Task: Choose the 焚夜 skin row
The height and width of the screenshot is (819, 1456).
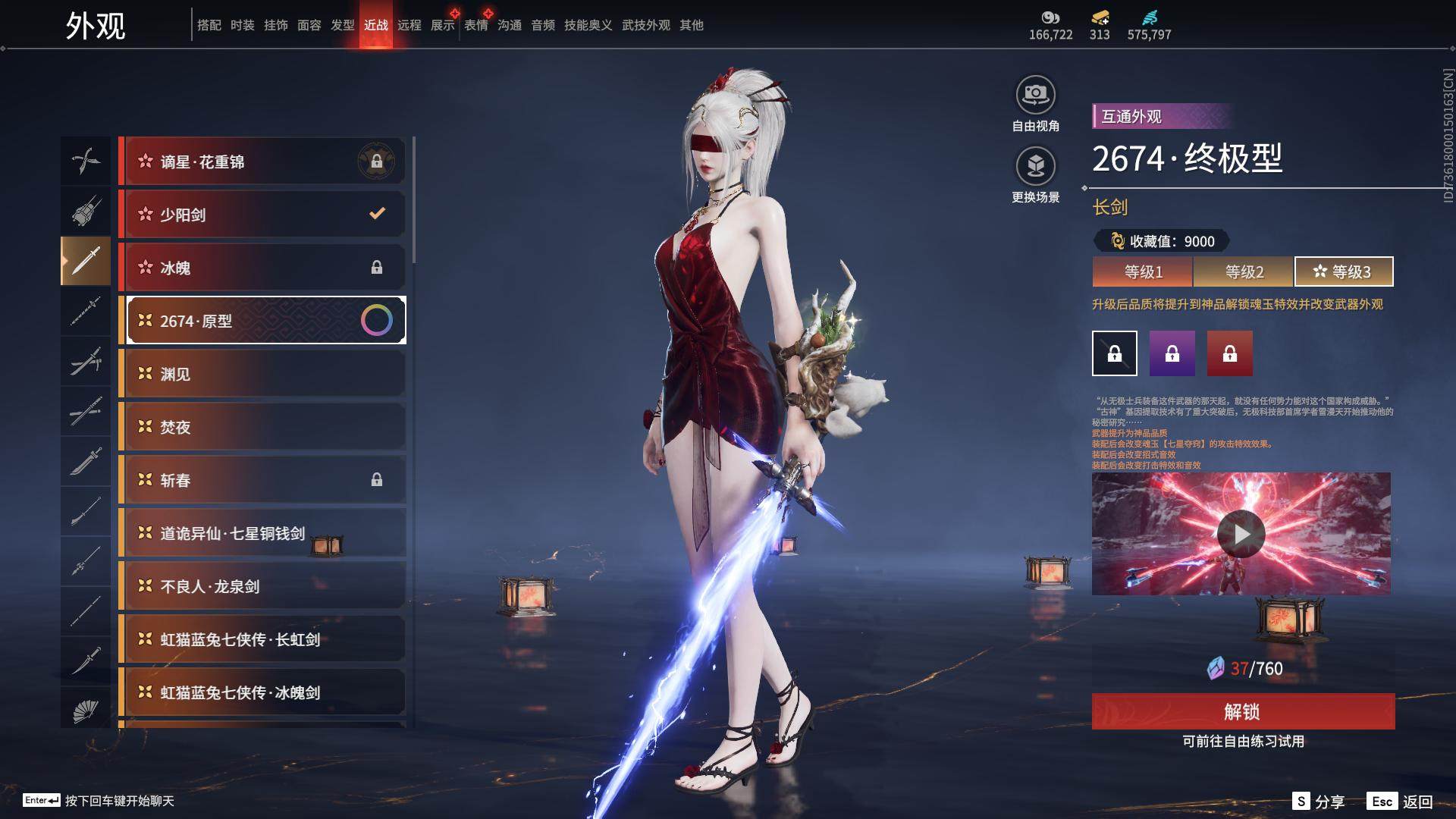Action: pyautogui.click(x=262, y=427)
